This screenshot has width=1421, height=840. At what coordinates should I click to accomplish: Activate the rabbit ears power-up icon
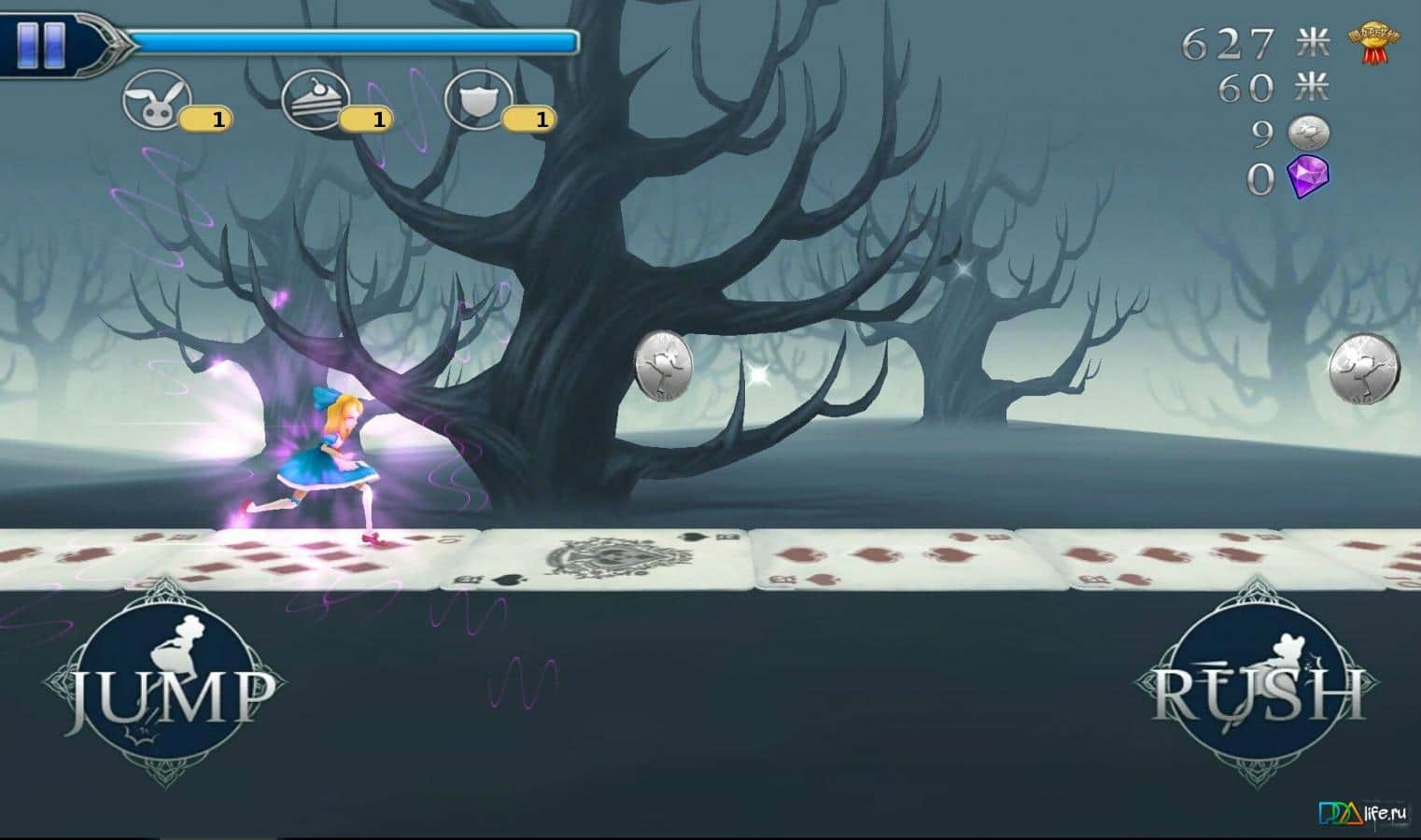[x=156, y=100]
